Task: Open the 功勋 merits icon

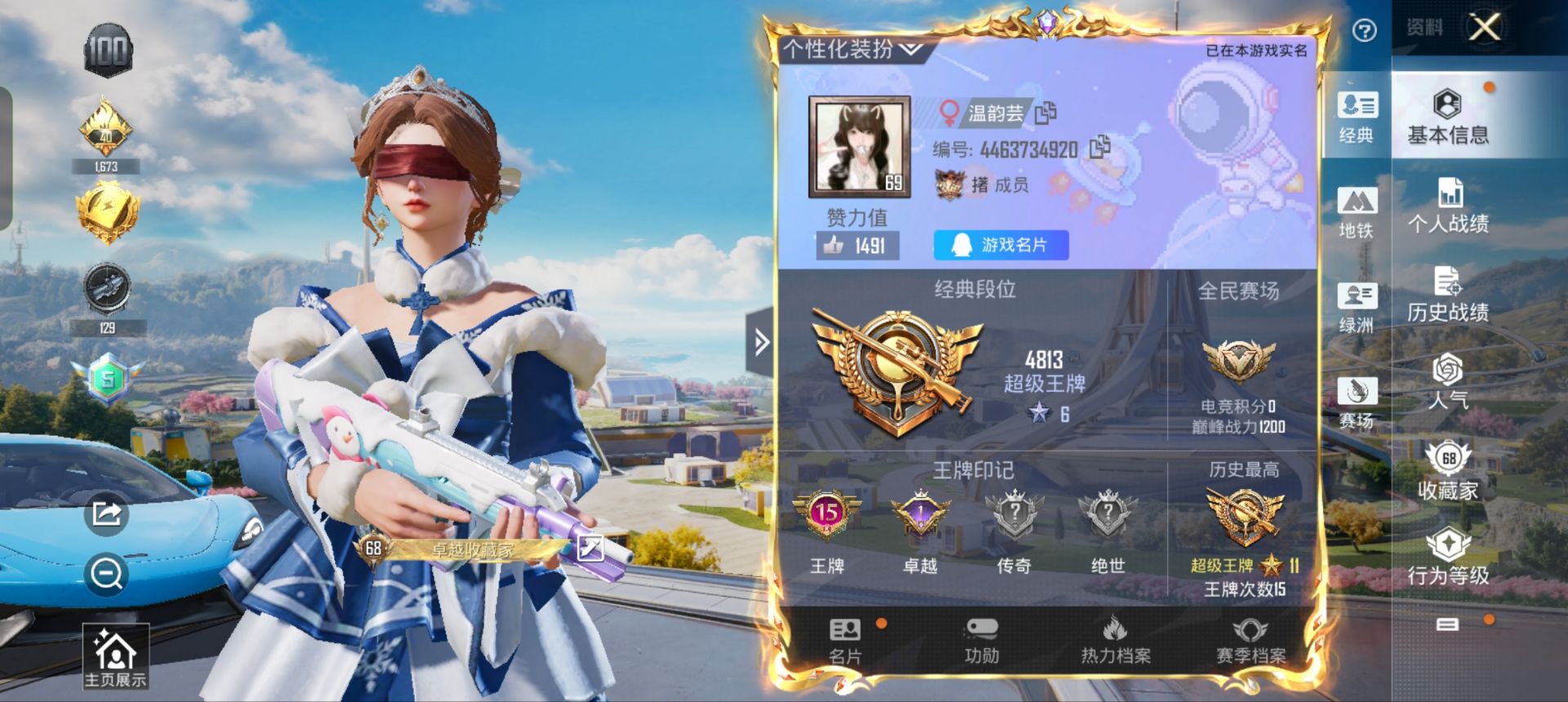Action: pos(980,641)
